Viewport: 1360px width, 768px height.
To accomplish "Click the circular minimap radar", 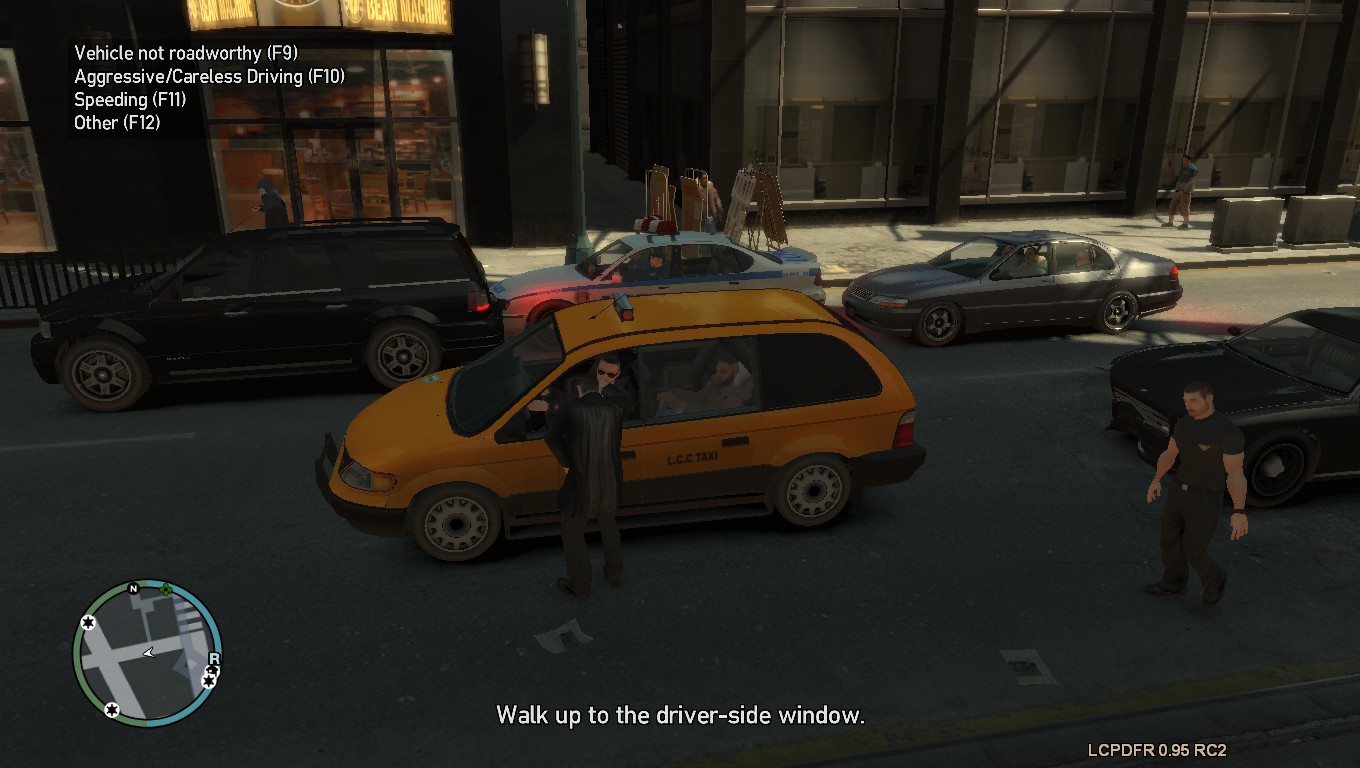I will (x=147, y=652).
